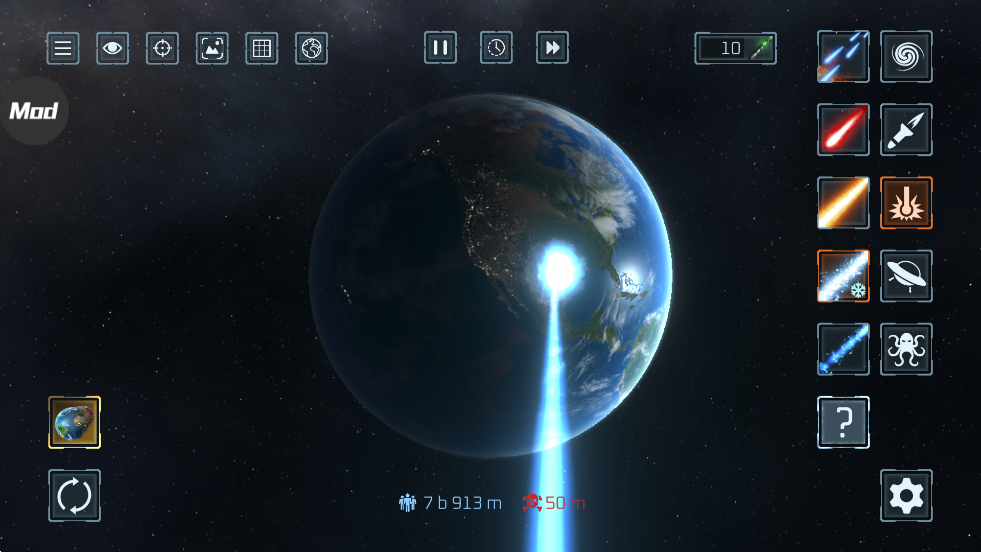
Task: Select the meteor shower weapon
Action: point(843,56)
